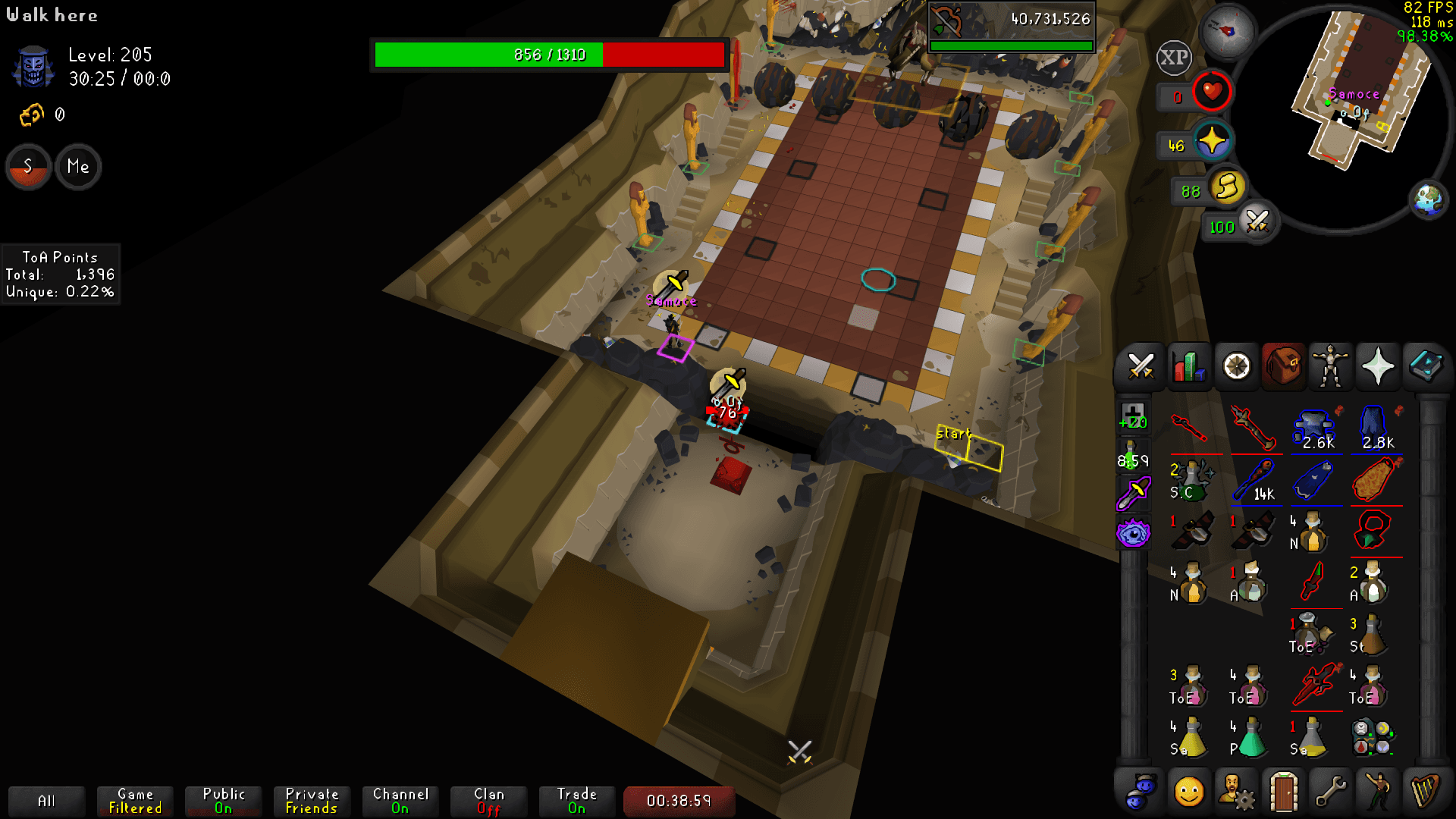This screenshot has width=1456, height=819.
Task: Click the timer showing 00:38:59
Action: [678, 800]
